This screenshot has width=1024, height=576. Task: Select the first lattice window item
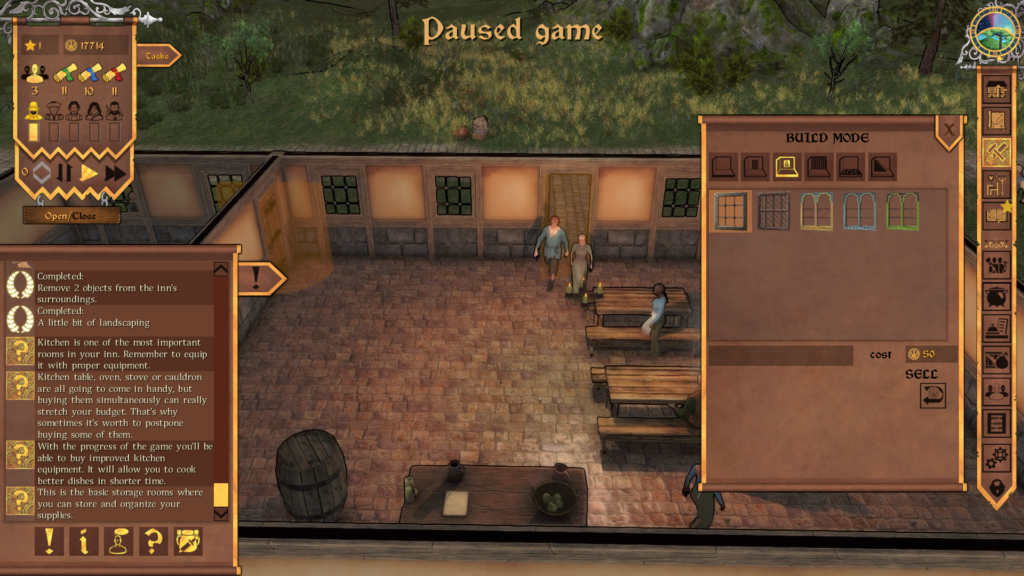(729, 211)
